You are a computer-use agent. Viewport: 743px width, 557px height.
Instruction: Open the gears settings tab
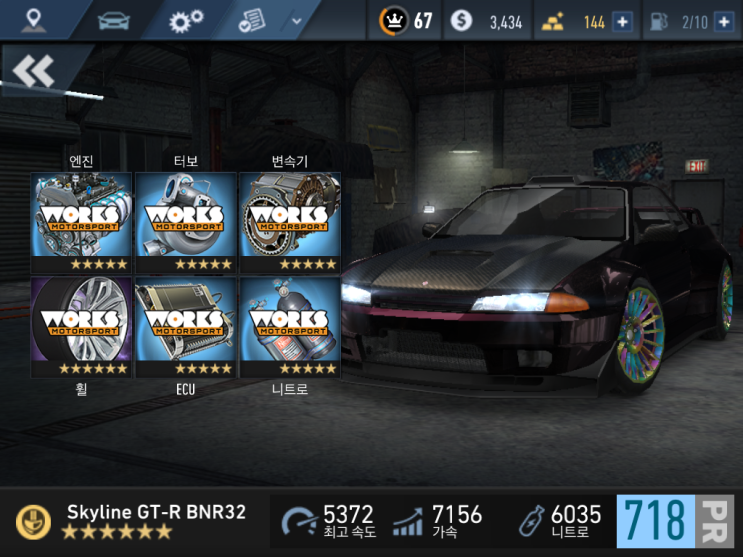click(x=185, y=20)
